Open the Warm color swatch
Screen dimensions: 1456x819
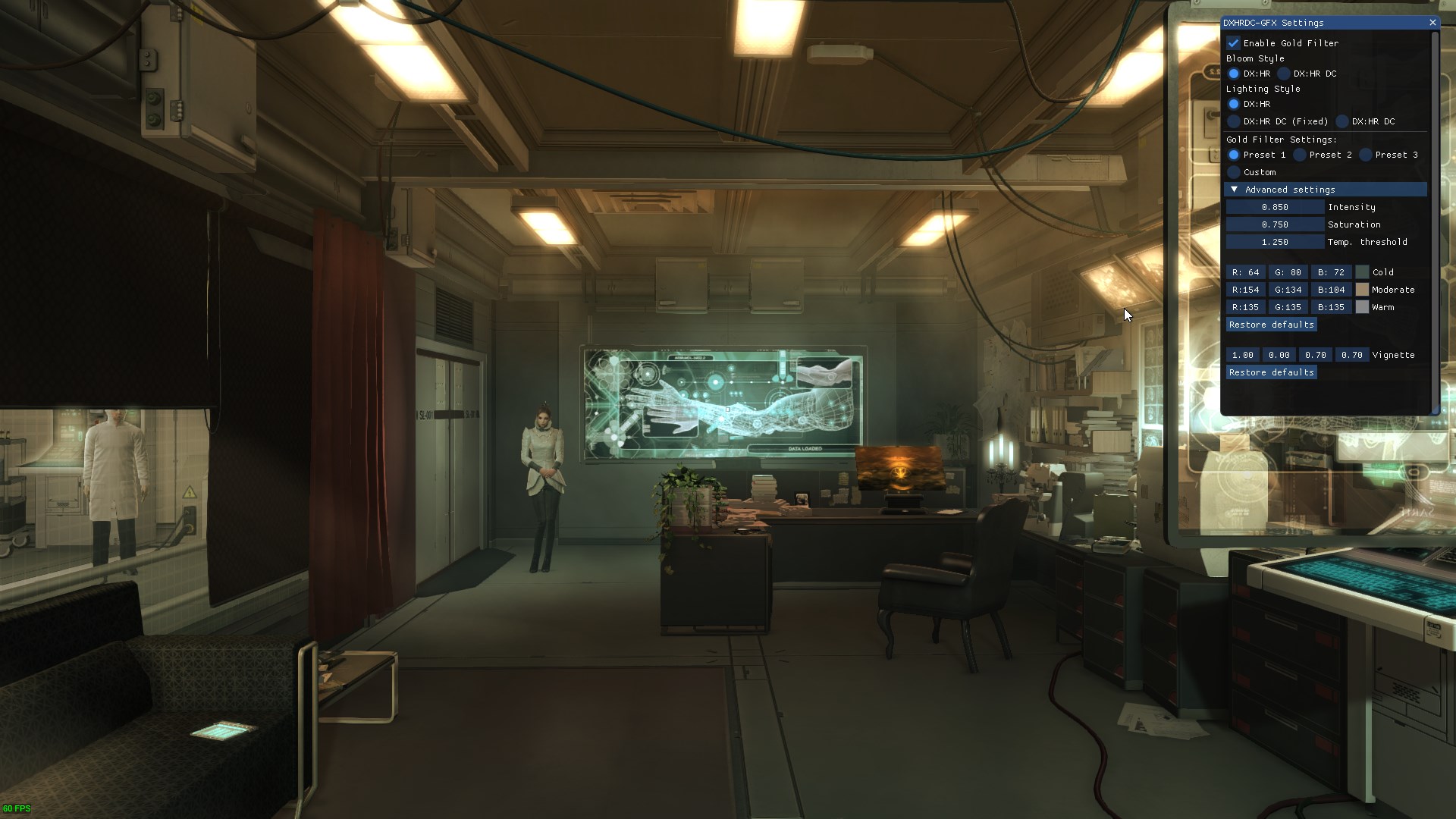pos(1363,307)
